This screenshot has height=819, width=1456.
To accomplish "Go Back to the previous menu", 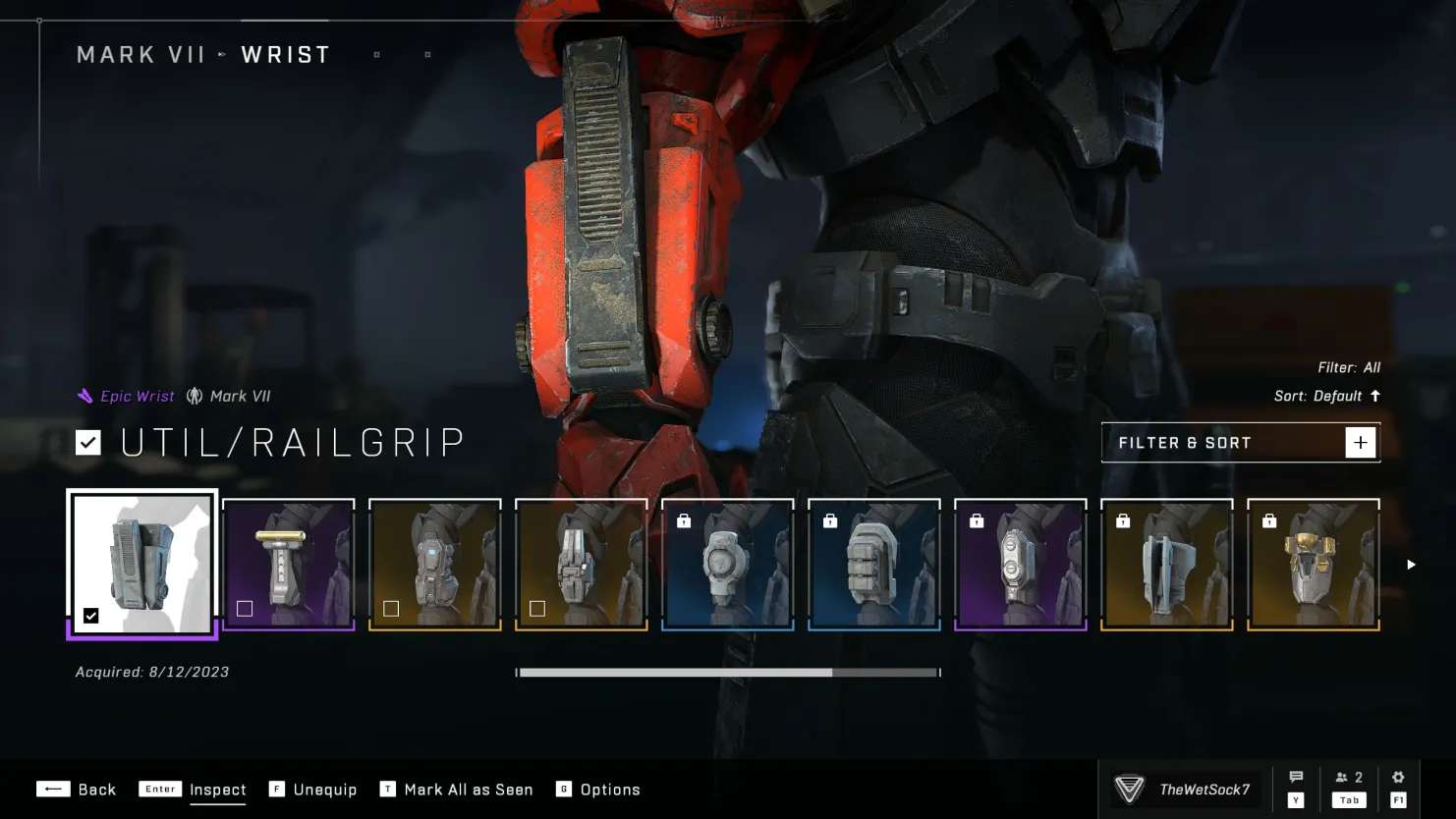I will pos(77,790).
